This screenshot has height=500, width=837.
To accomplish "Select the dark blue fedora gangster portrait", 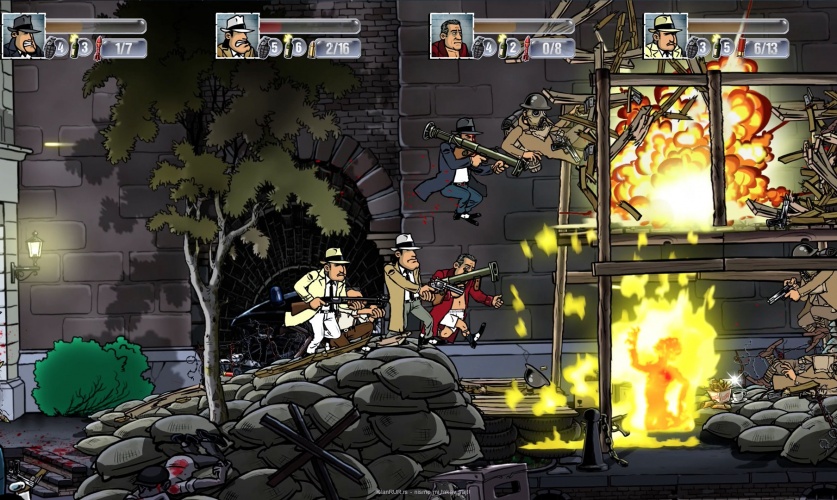I will click(23, 35).
